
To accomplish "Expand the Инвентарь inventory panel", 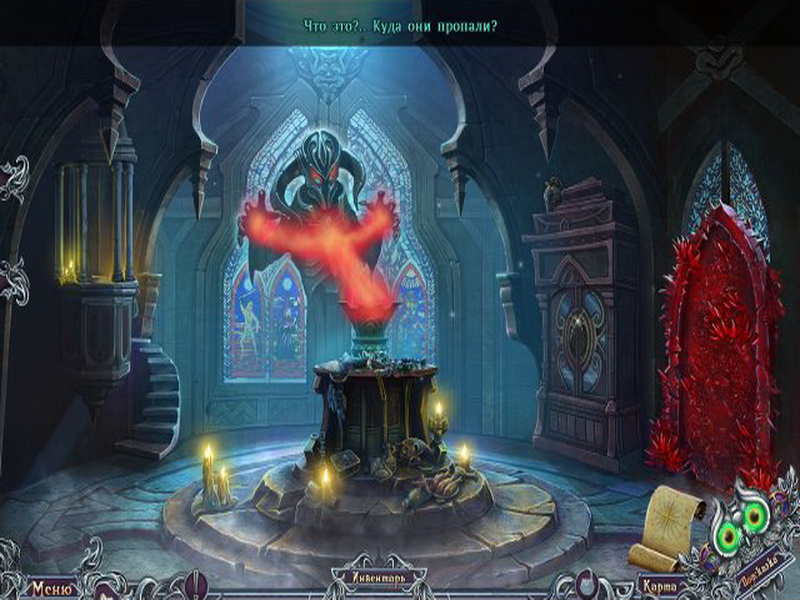I will (379, 577).
